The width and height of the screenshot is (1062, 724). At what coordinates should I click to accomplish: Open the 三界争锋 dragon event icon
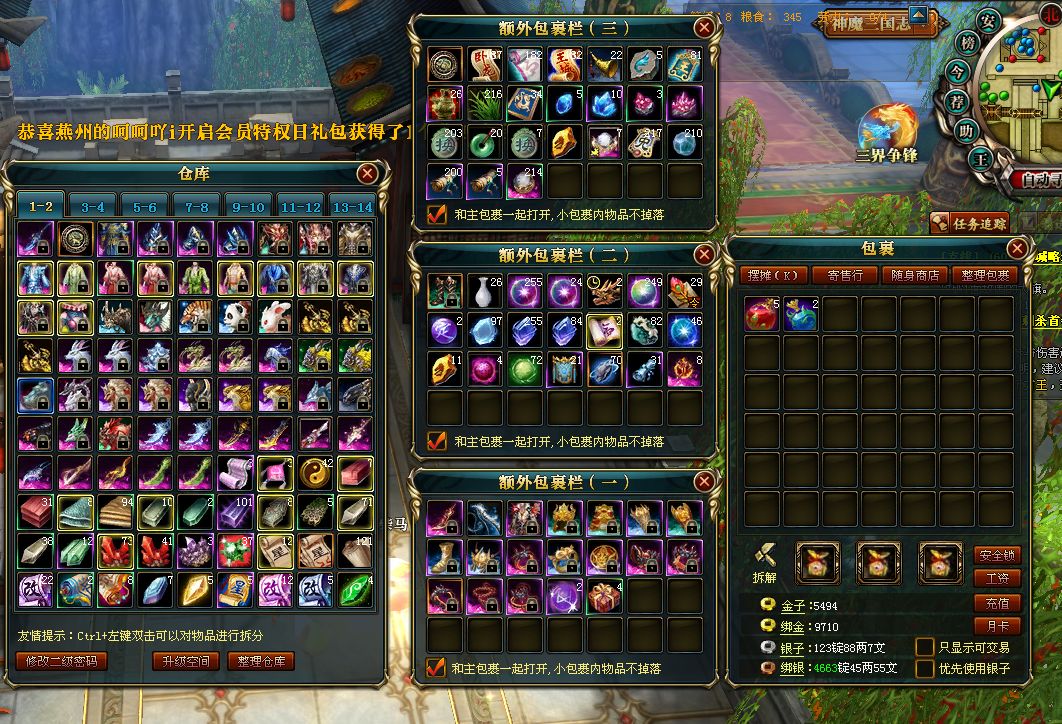pos(886,131)
